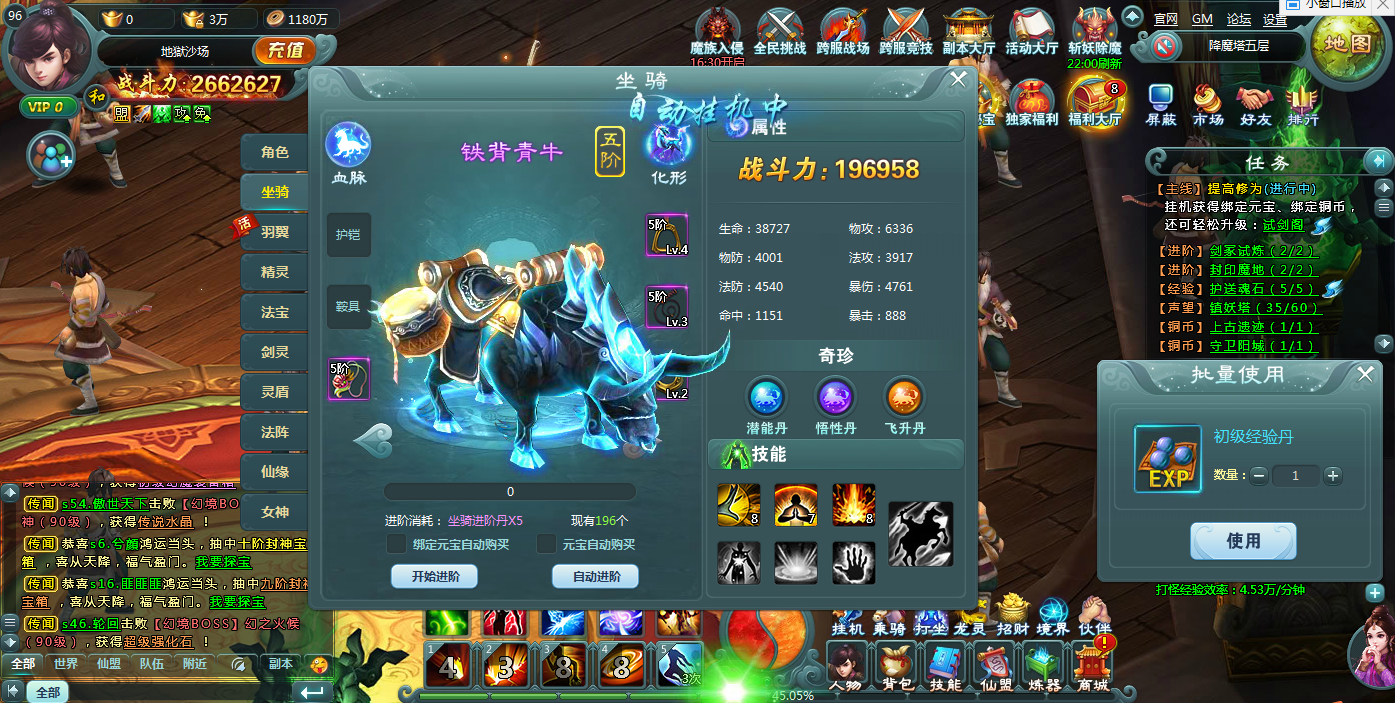Viewport: 1395px width, 703px height.
Task: Select the 潜能丹 pill icon
Action: click(766, 398)
